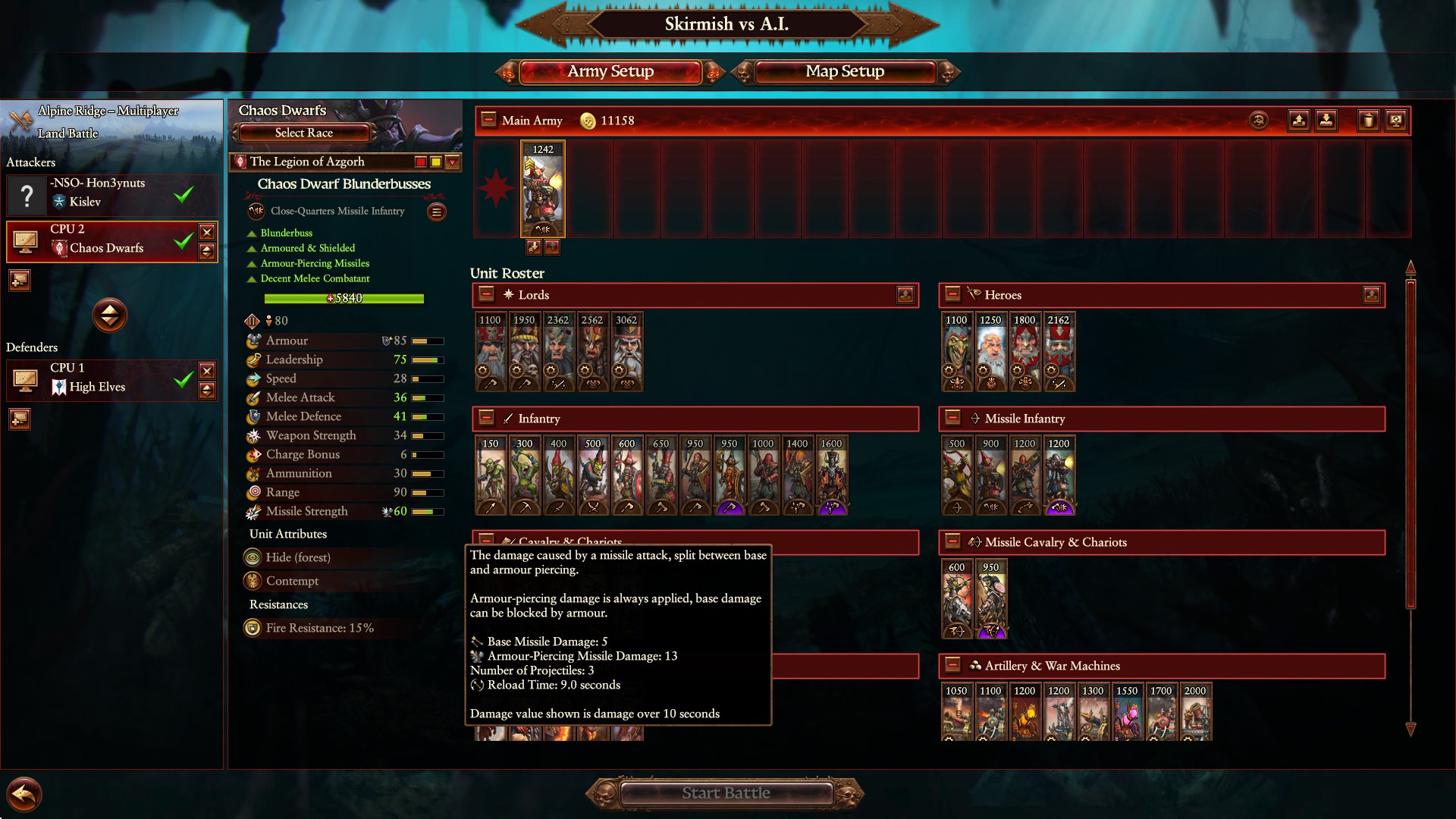The image size is (1456, 819).
Task: Open the unit details hamburger icon
Action: [x=437, y=212]
